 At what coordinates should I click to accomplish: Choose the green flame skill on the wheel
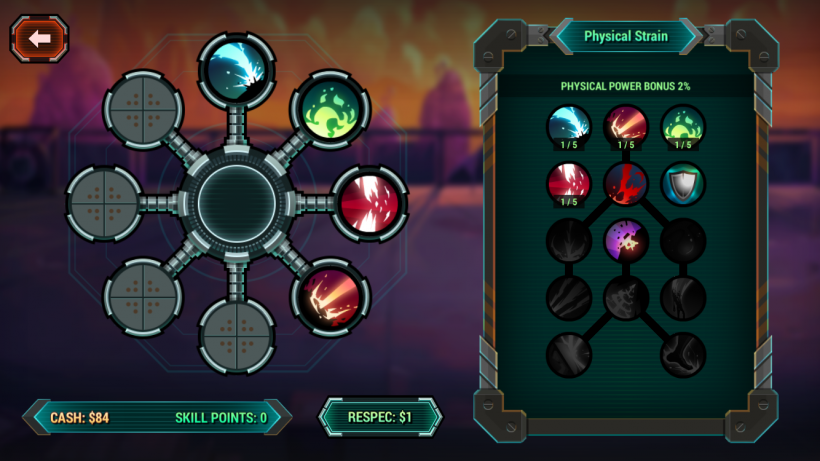click(x=330, y=108)
